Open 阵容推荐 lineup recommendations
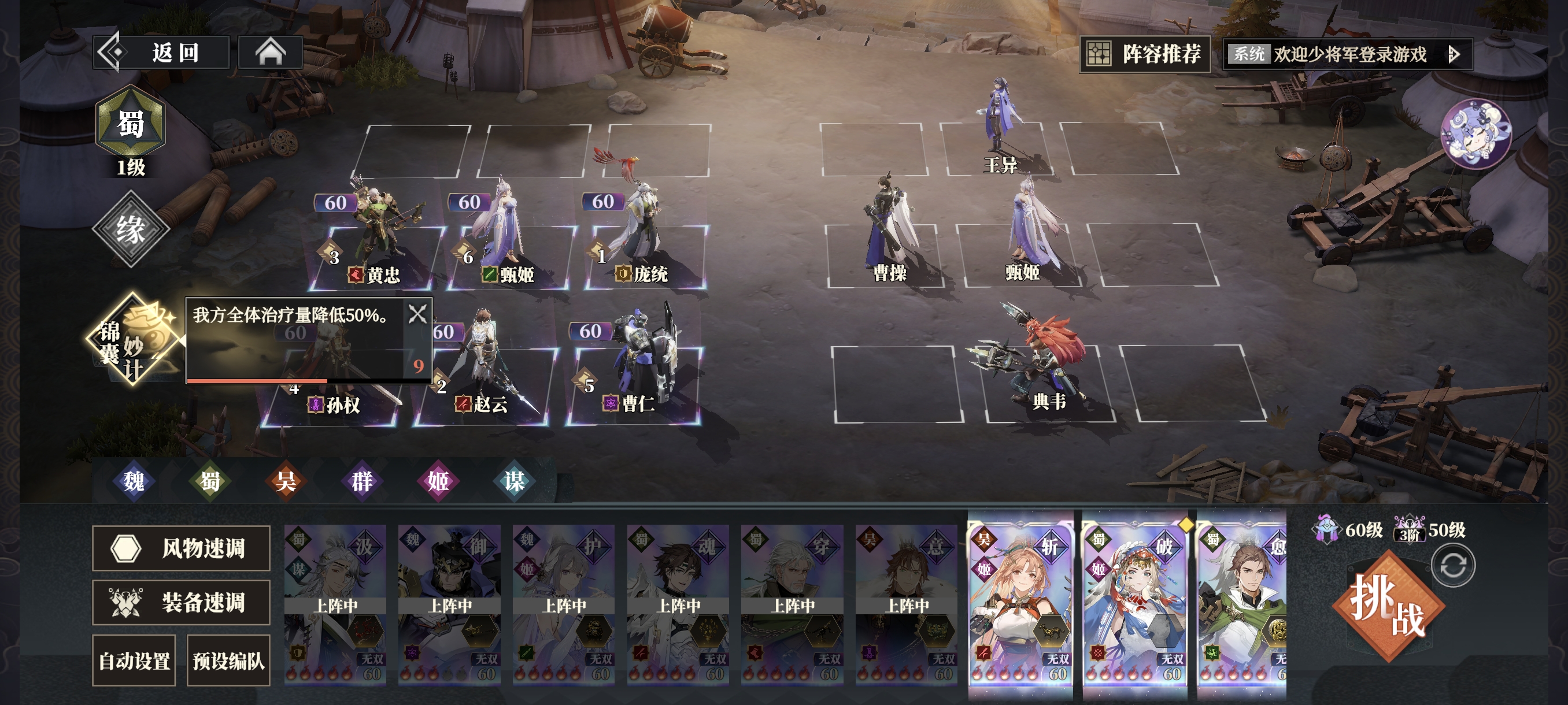1568x705 pixels. [1145, 54]
